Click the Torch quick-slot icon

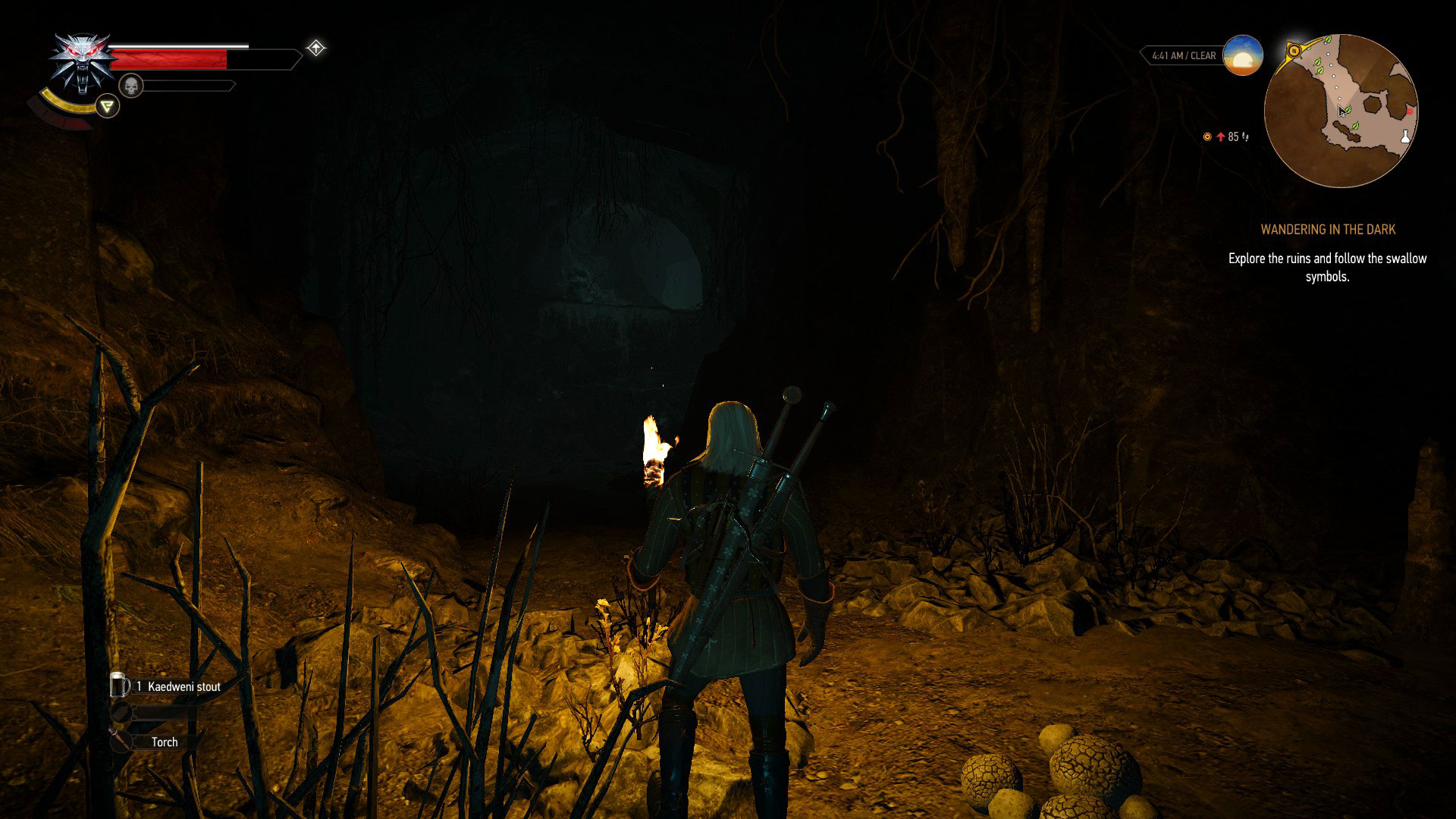(x=119, y=742)
